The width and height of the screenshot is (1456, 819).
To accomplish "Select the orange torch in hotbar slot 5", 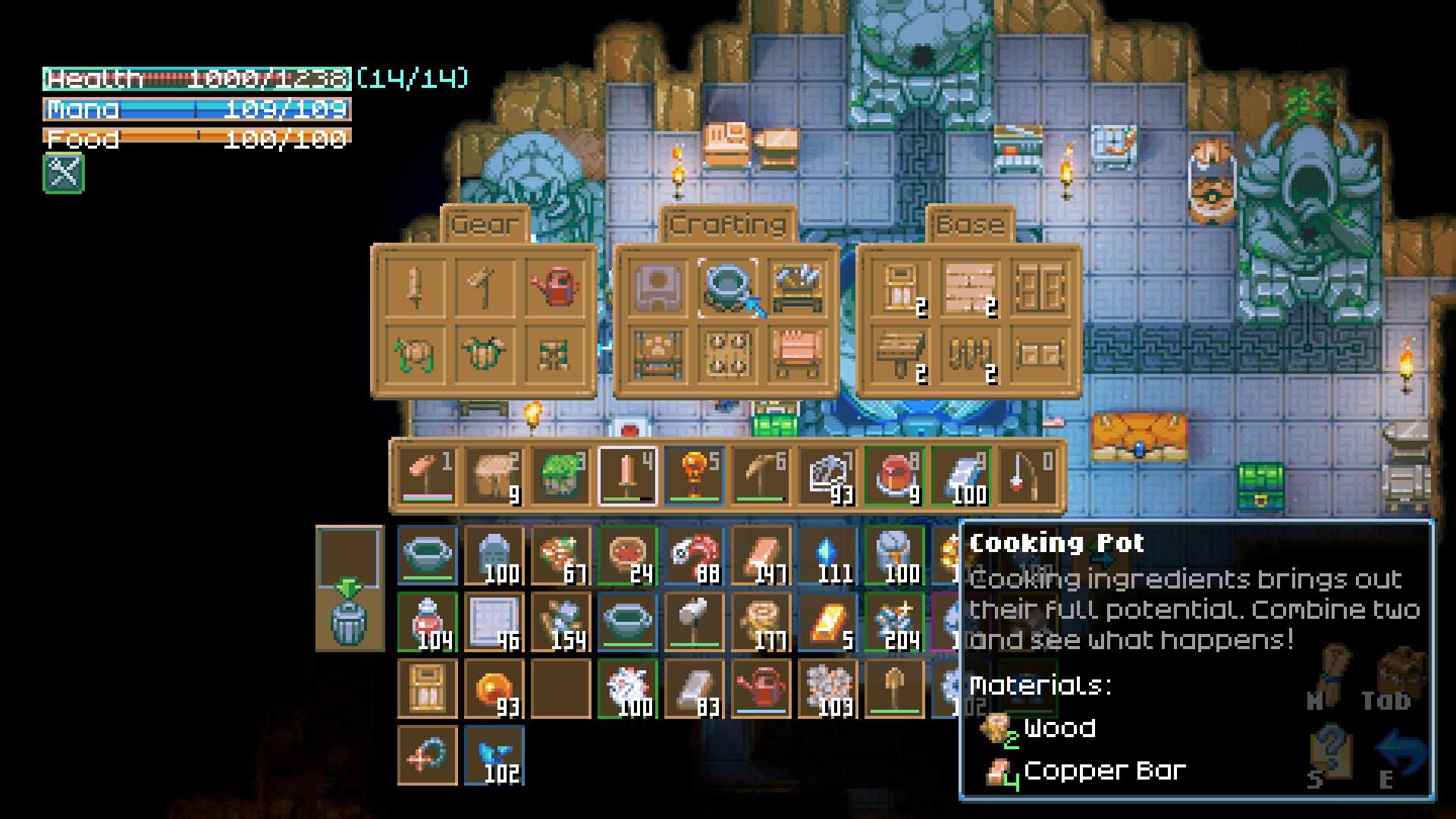I will [x=694, y=476].
